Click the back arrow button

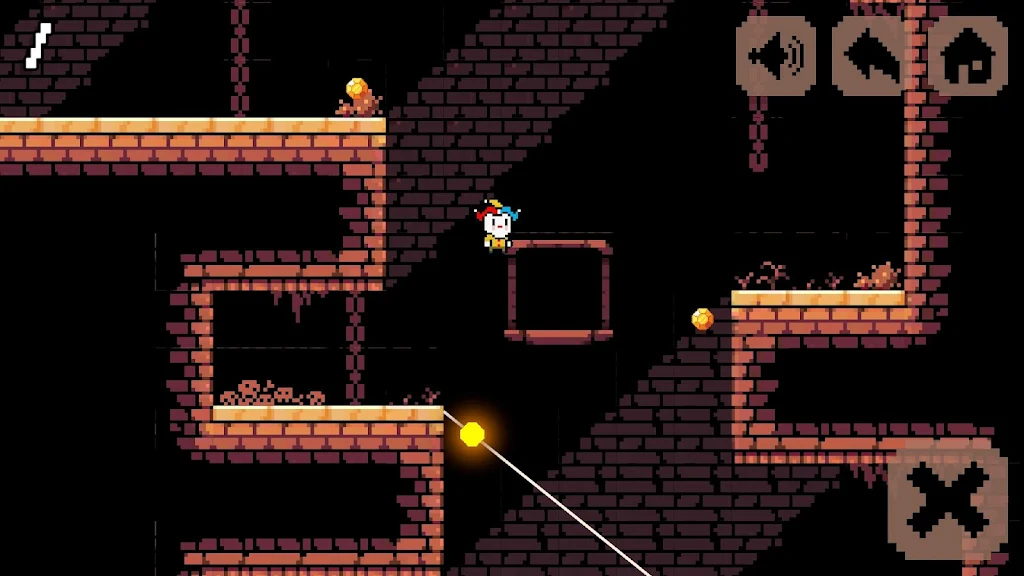(x=871, y=56)
